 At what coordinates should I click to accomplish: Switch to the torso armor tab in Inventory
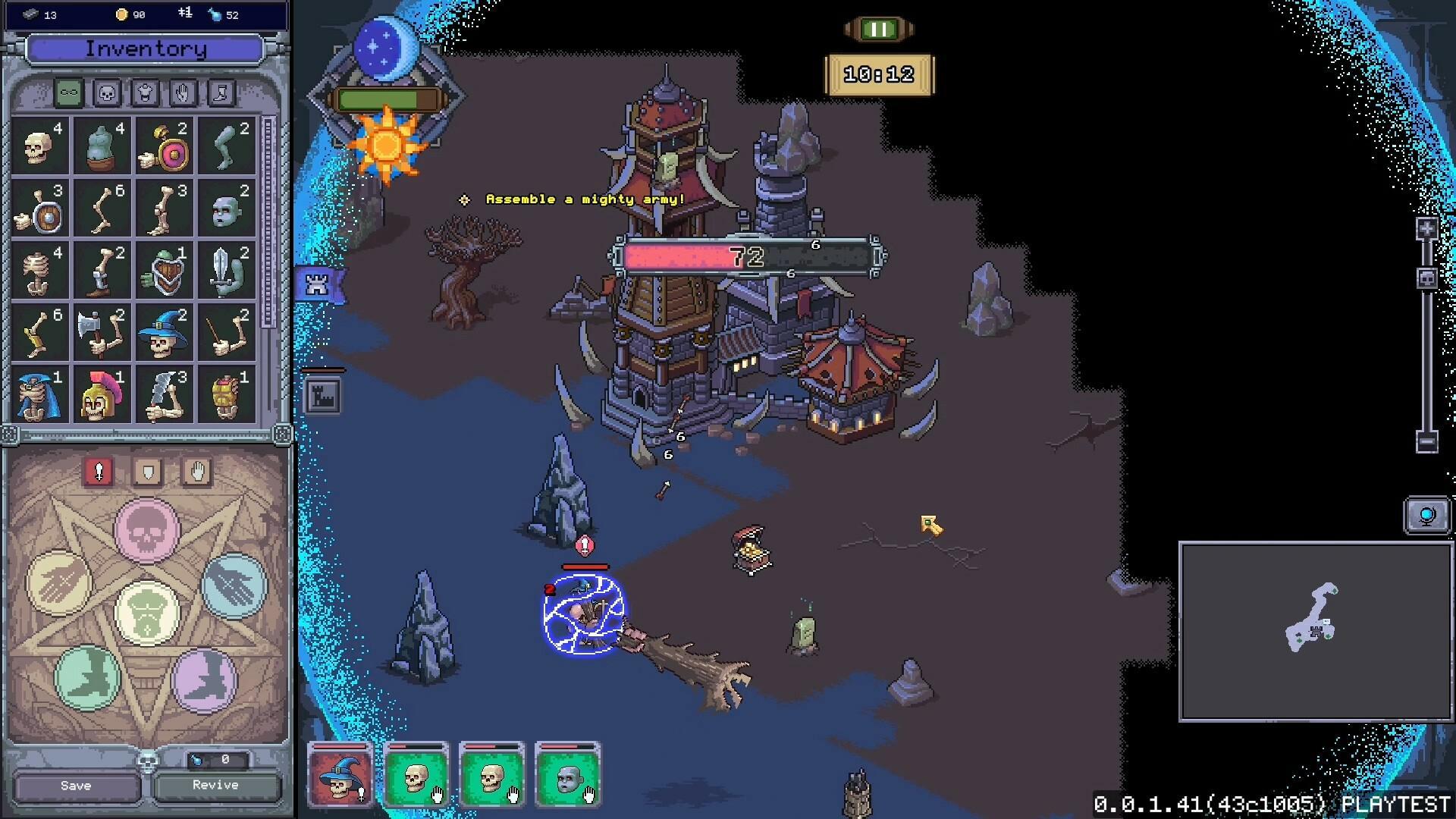click(x=144, y=93)
